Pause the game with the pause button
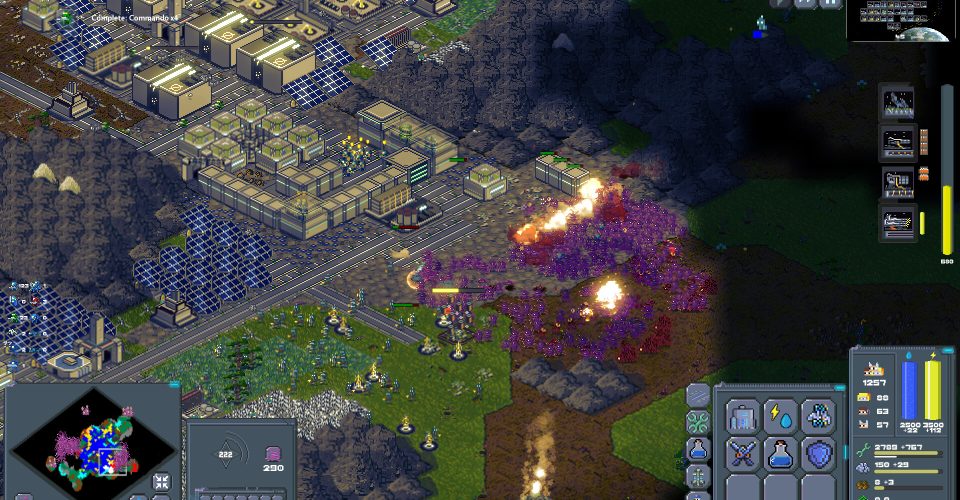The width and height of the screenshot is (960, 500). (x=831, y=4)
